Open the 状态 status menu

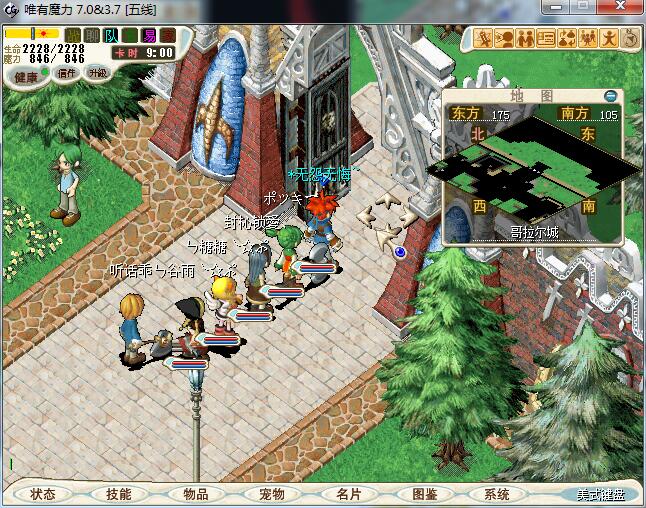tap(42, 494)
